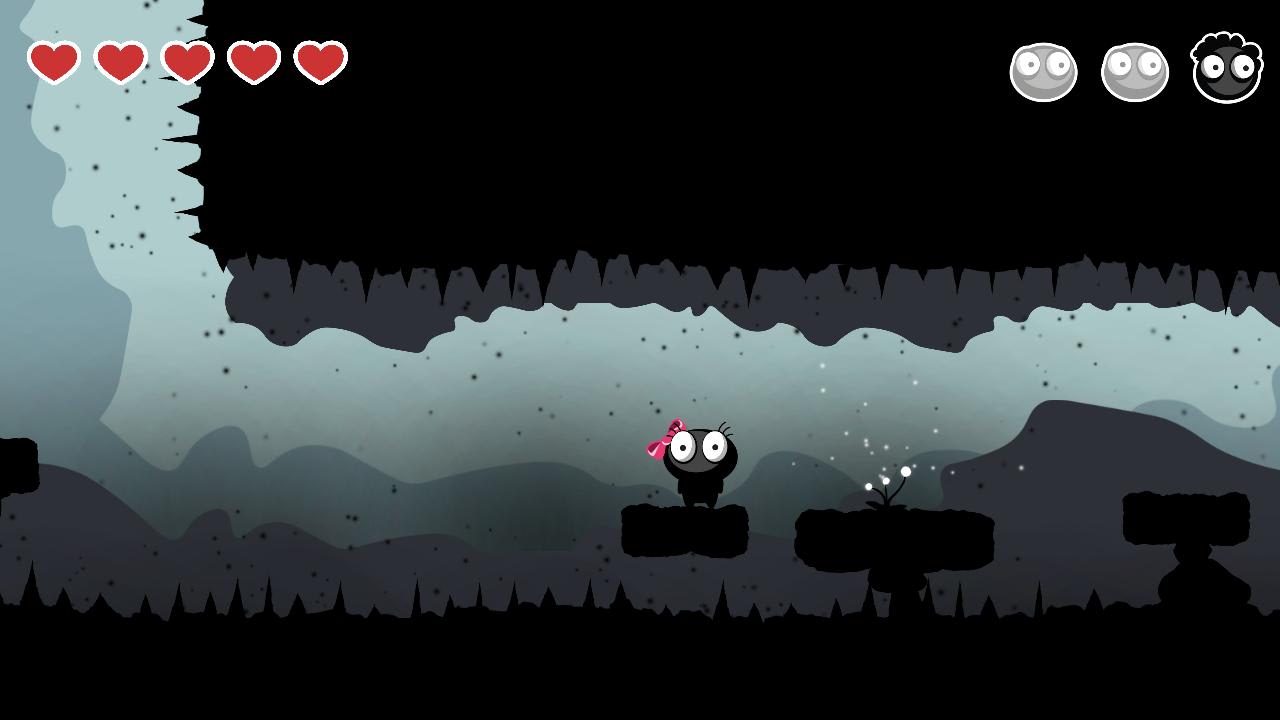Image resolution: width=1280 pixels, height=720 pixels.
Task: Click the middle heart in the health row
Action: (x=186, y=62)
